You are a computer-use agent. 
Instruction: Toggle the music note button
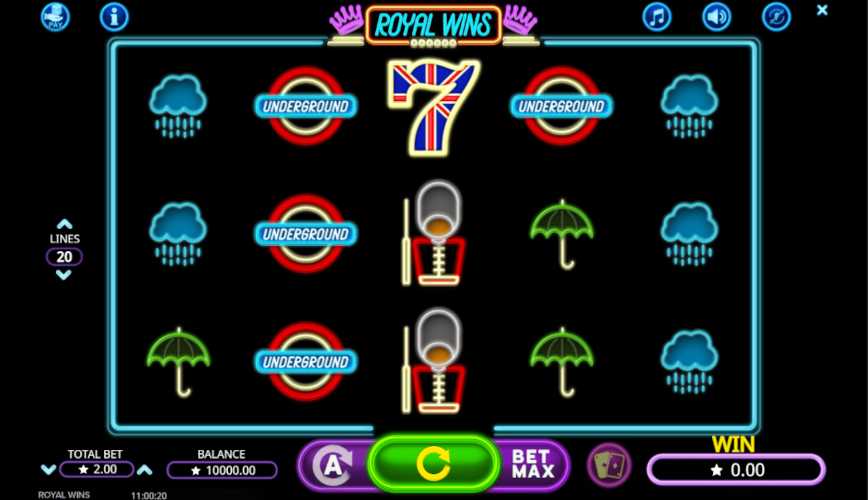point(656,16)
